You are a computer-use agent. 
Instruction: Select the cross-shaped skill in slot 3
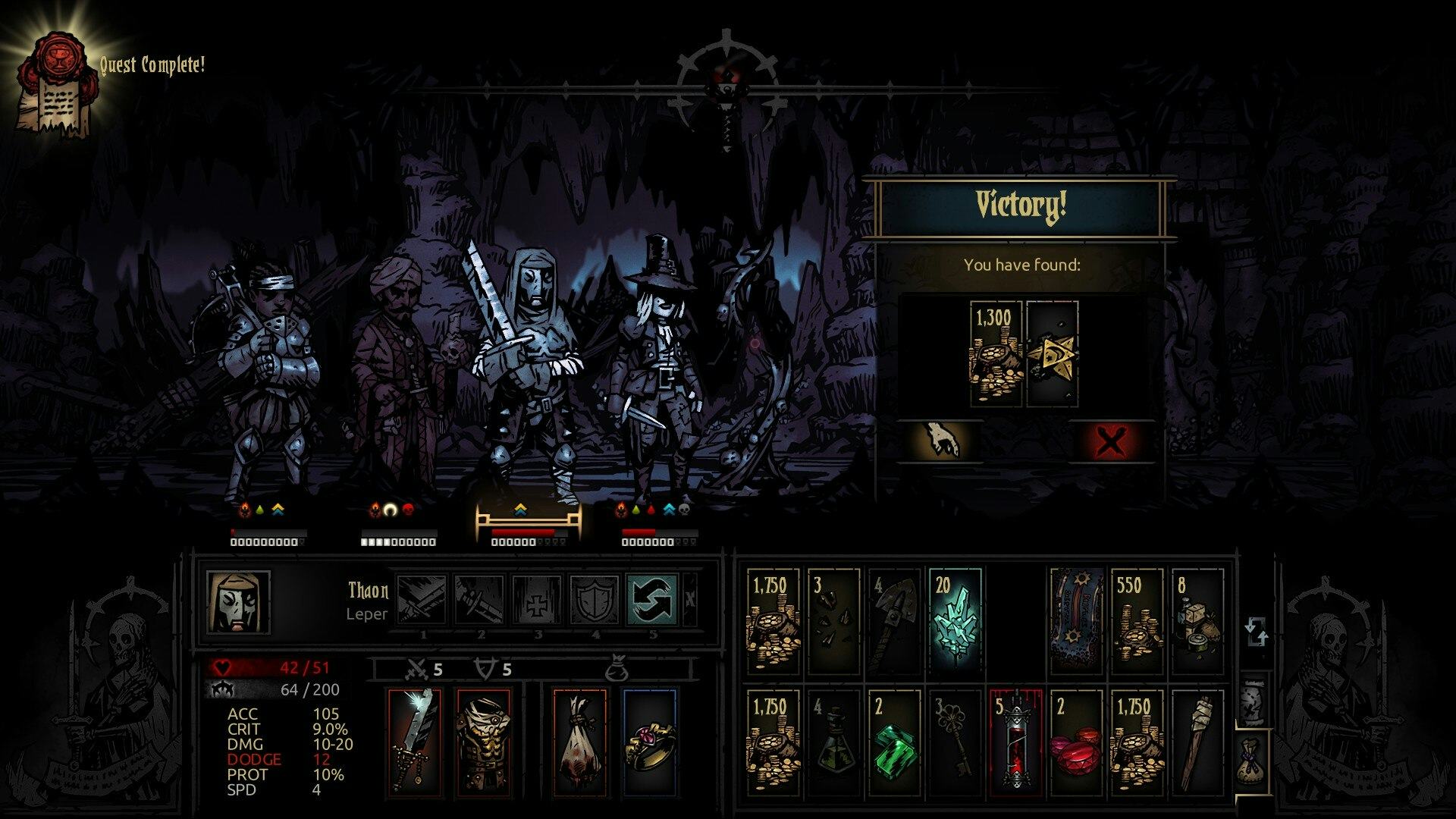537,599
